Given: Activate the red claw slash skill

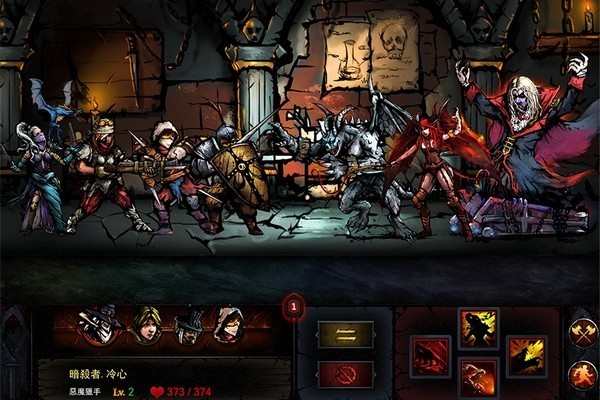Looking at the screenshot, I should coord(431,355).
